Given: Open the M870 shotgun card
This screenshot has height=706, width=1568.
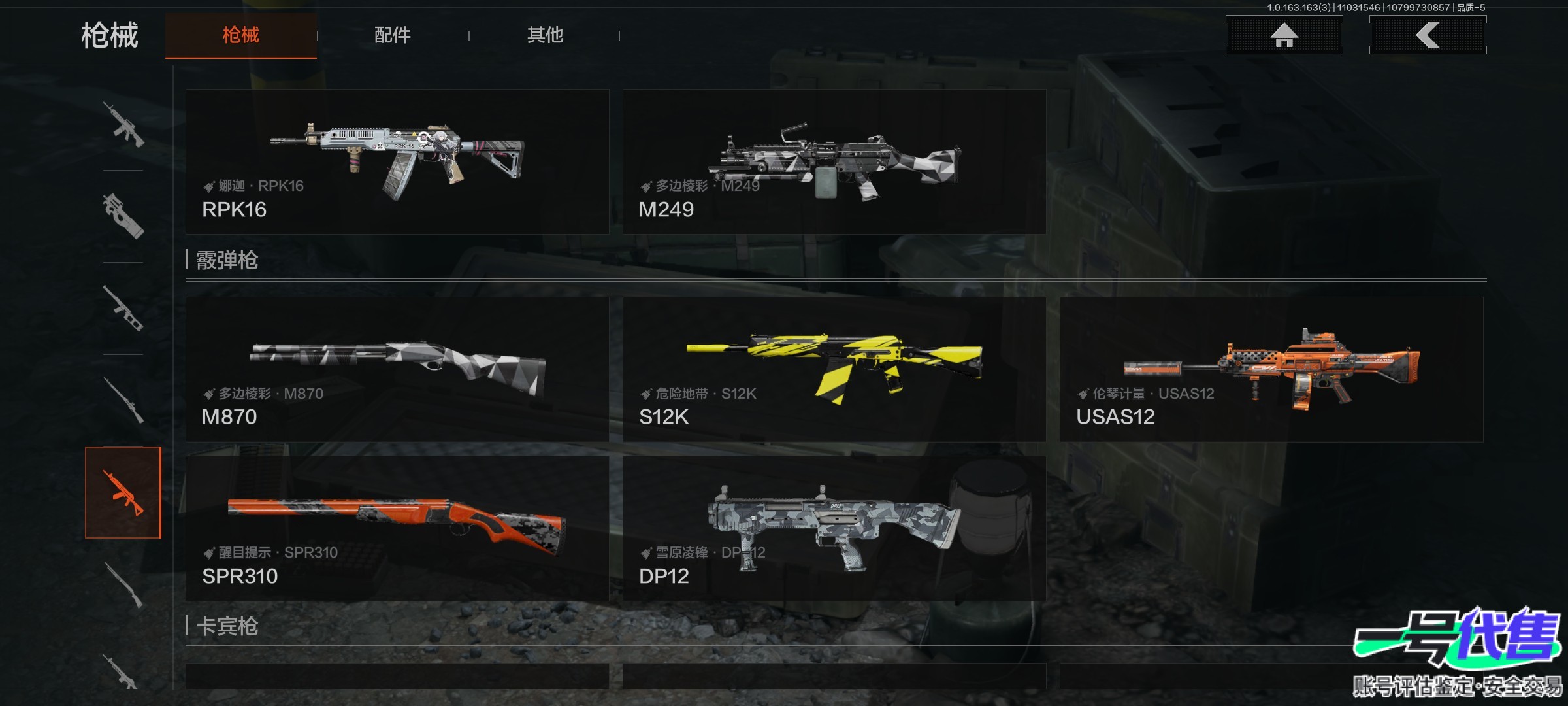Looking at the screenshot, I should [x=397, y=370].
